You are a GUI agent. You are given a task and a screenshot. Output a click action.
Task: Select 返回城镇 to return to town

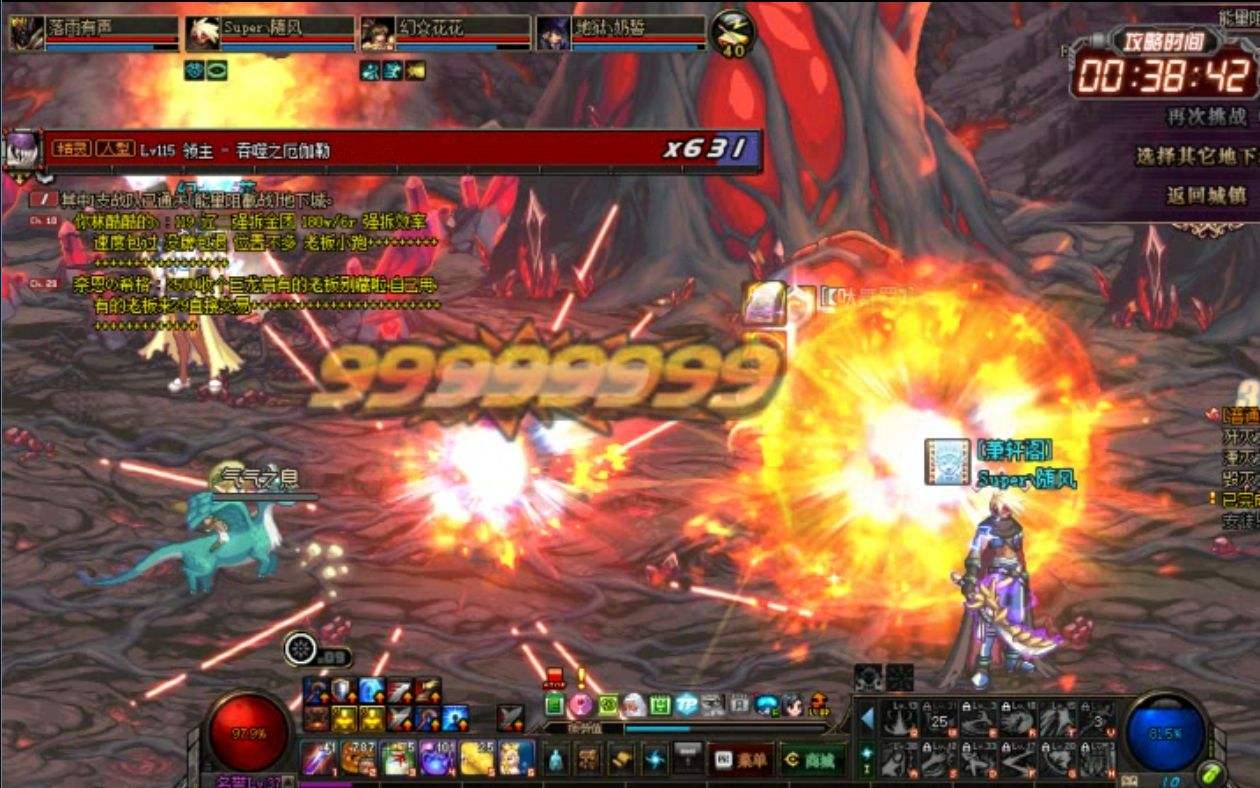1206,196
